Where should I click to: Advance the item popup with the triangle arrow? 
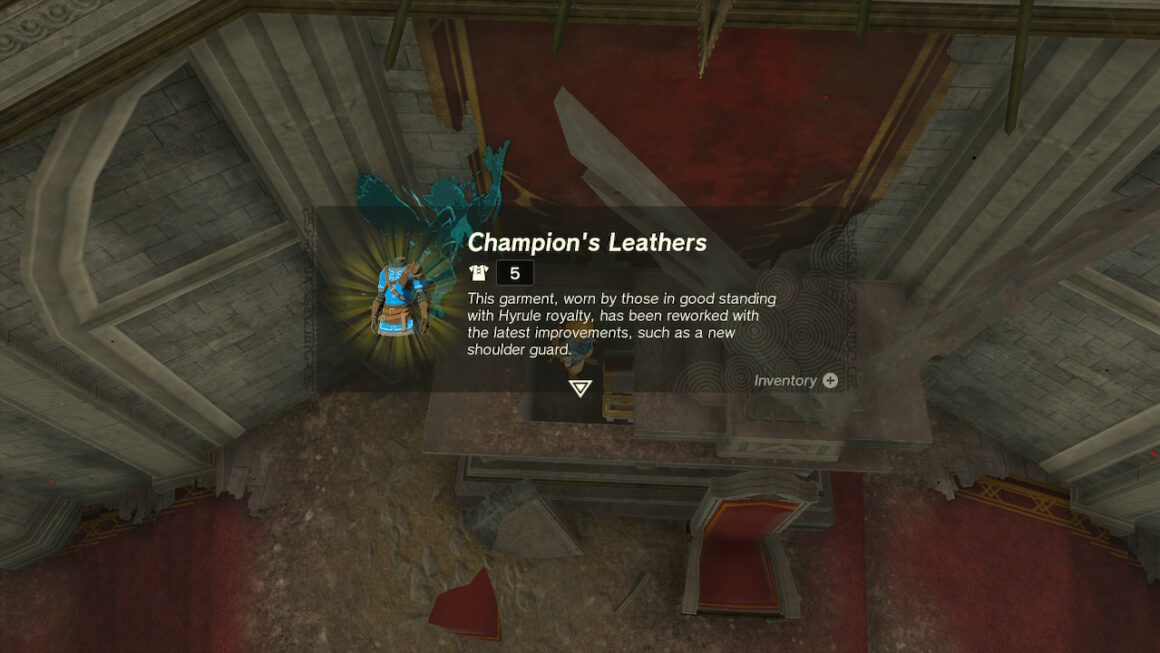click(x=580, y=388)
